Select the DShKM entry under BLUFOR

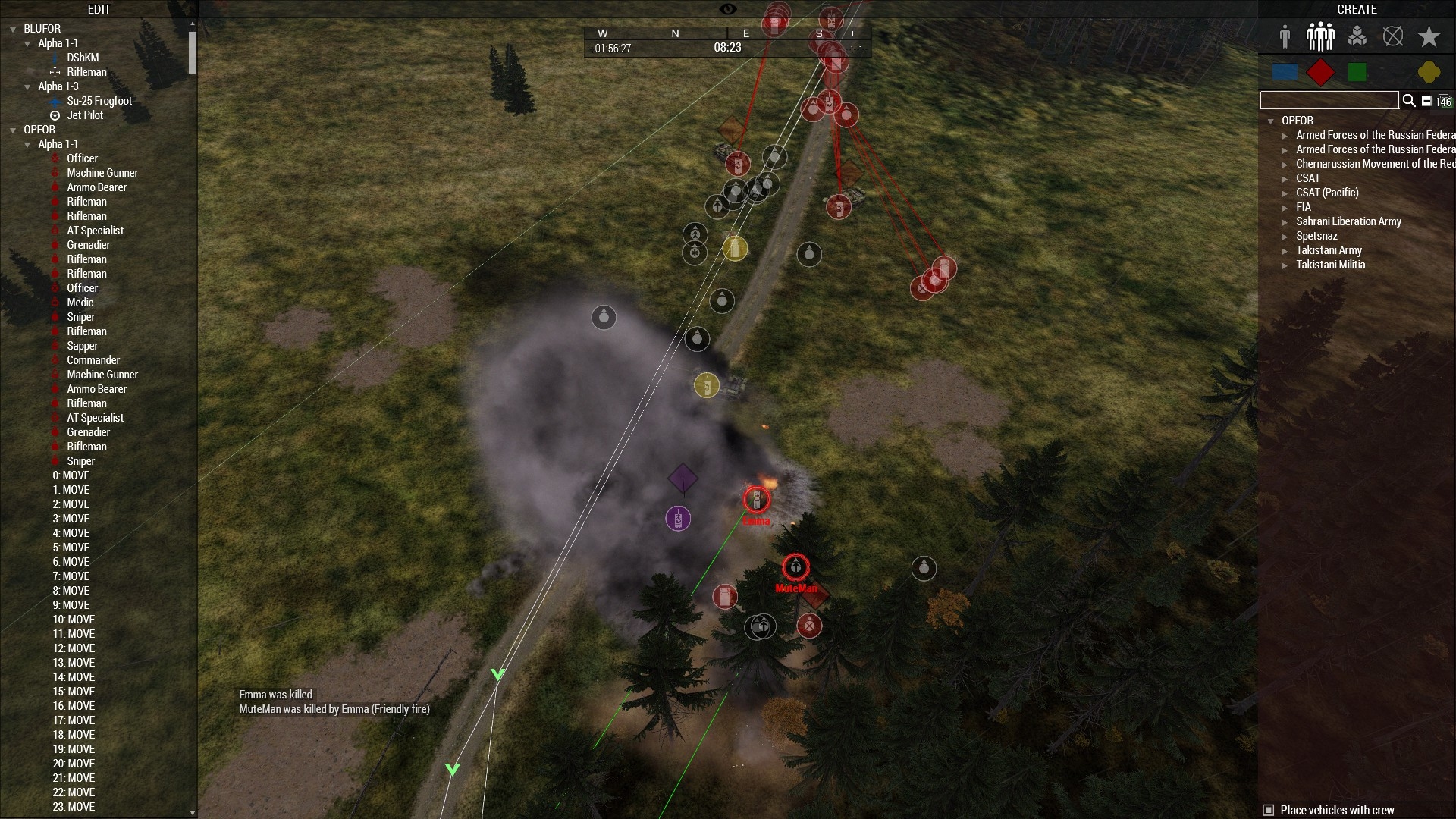83,58
